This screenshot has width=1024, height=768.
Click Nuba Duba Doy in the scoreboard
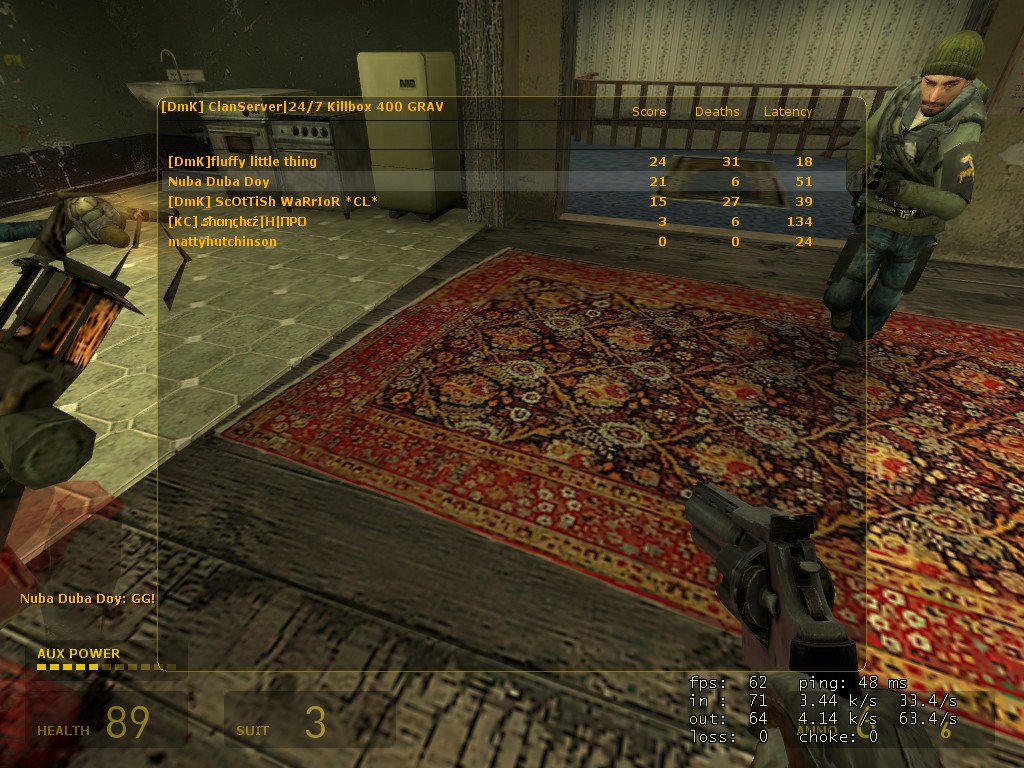(x=219, y=182)
